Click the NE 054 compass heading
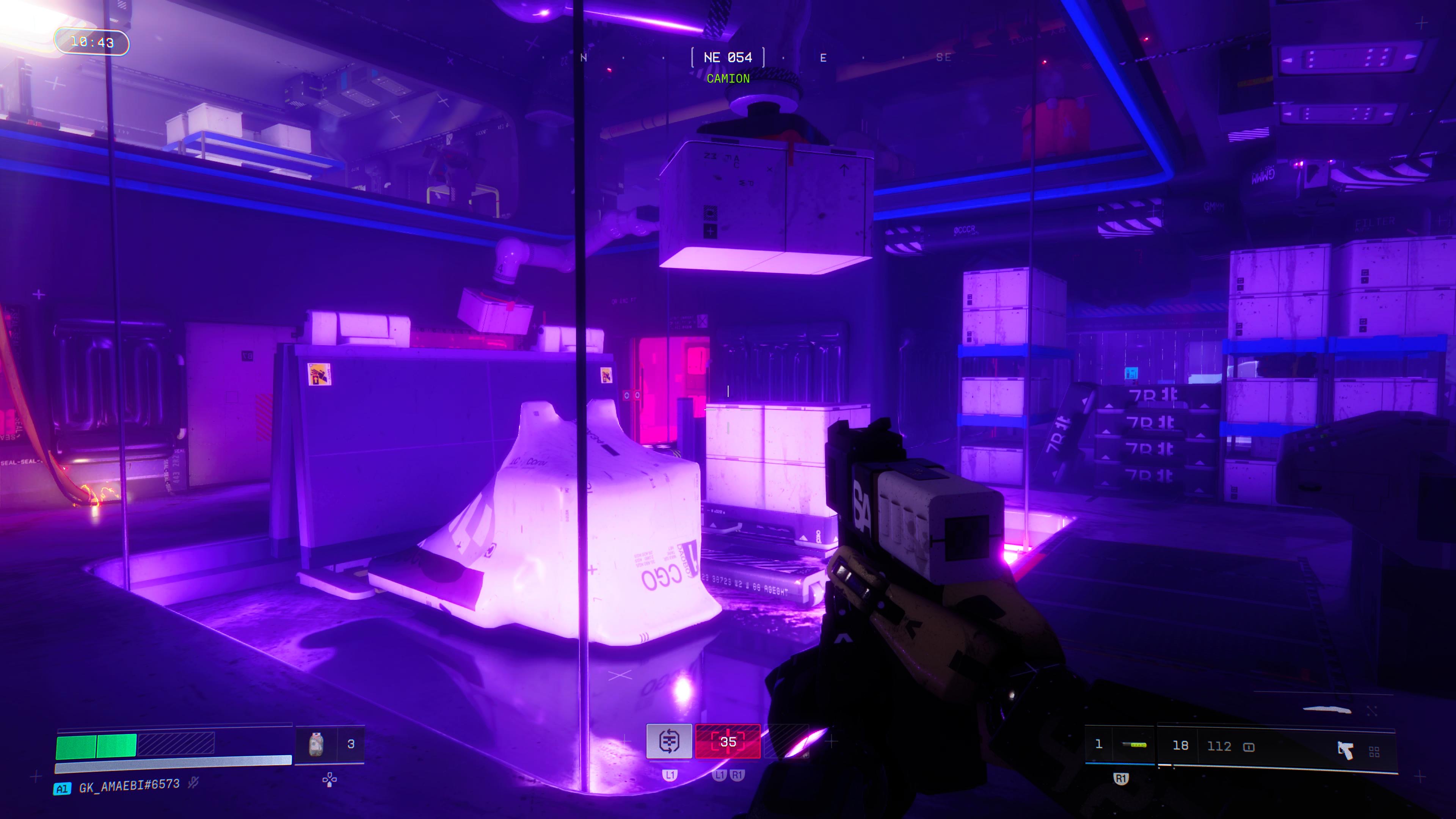Image resolution: width=1456 pixels, height=819 pixels. 728,58
